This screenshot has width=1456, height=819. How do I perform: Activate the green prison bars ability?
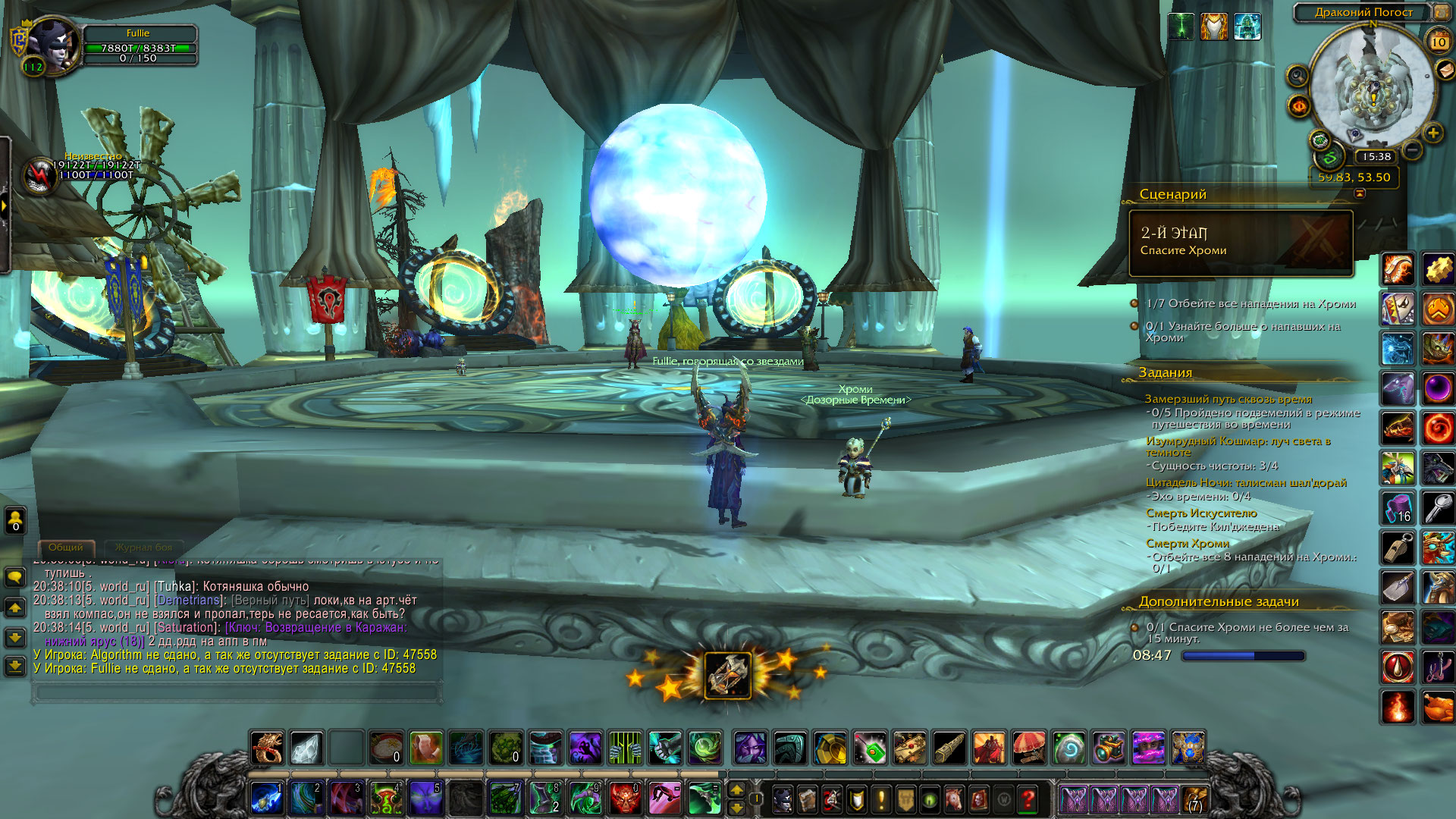[x=625, y=748]
